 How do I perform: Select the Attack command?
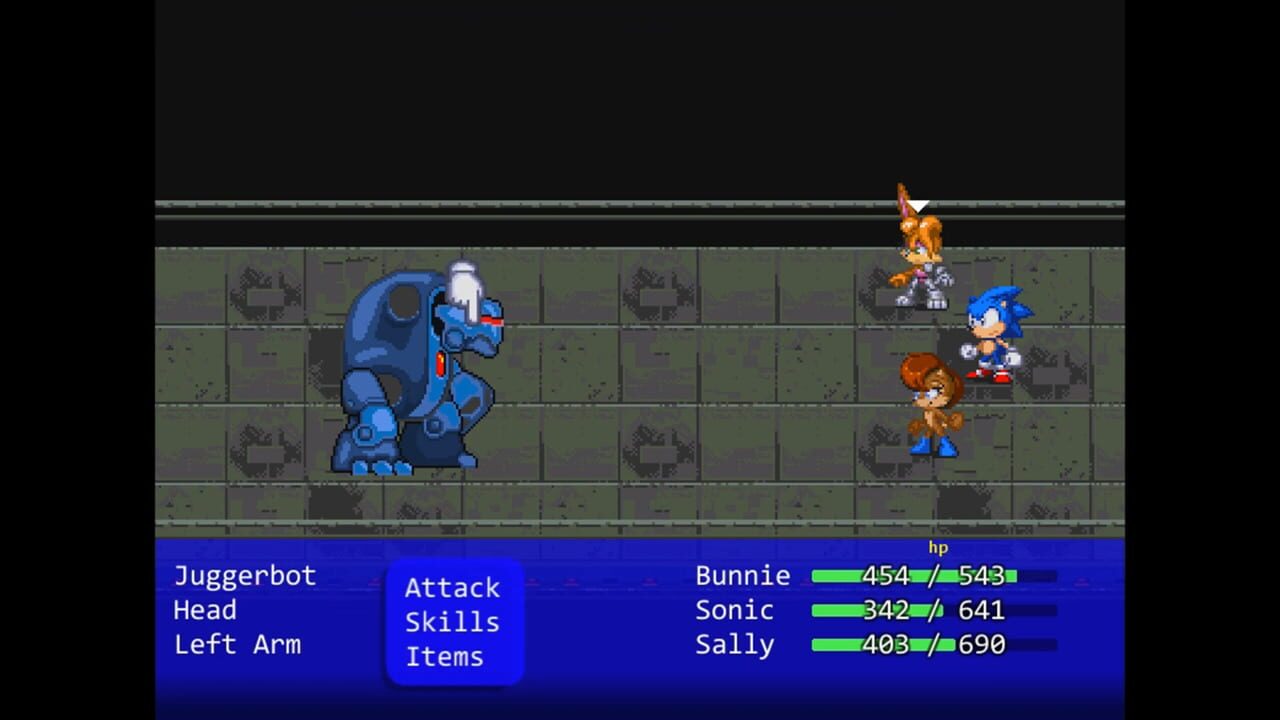click(x=452, y=588)
